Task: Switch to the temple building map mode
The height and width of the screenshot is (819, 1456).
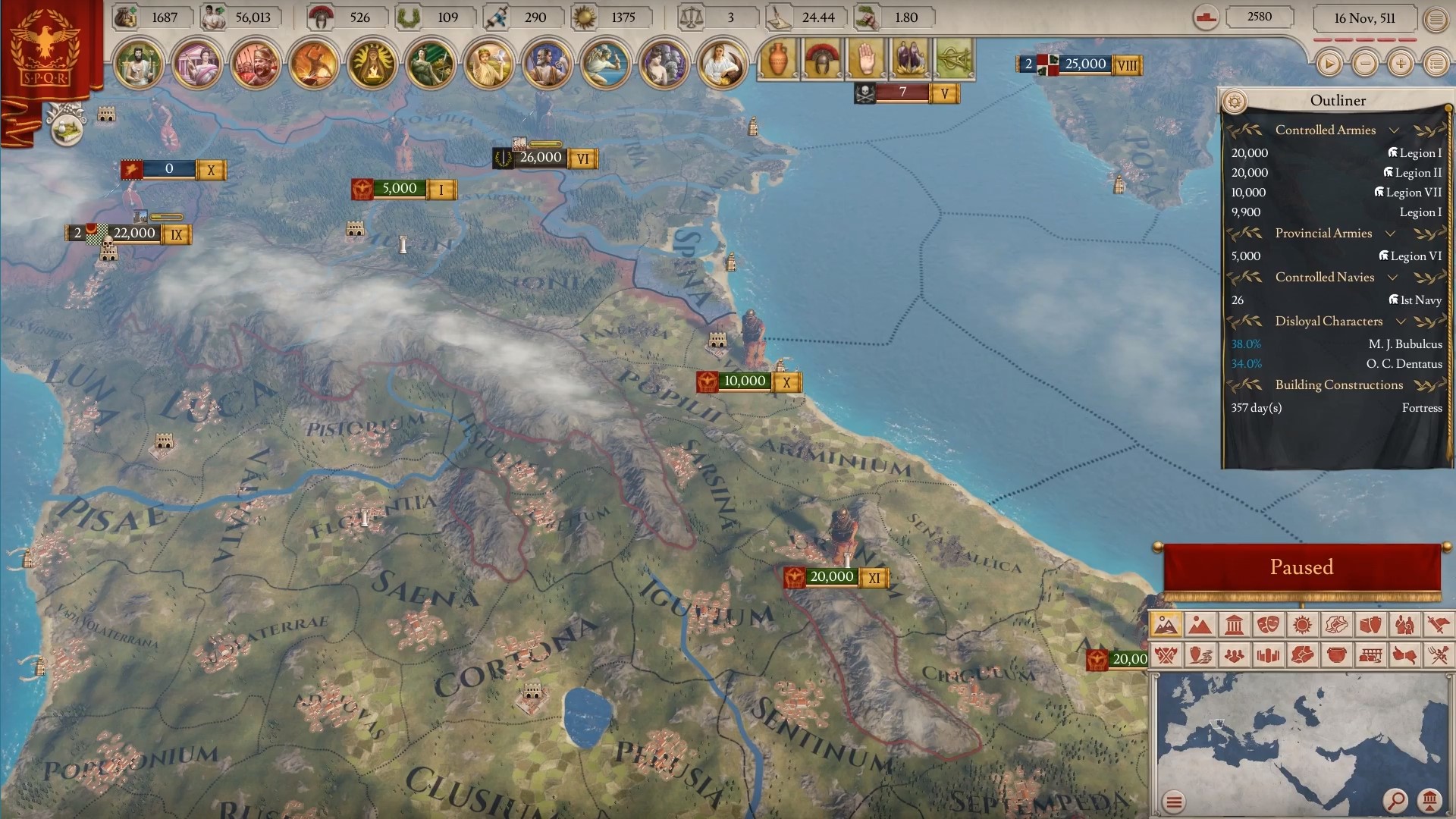Action: click(1234, 625)
